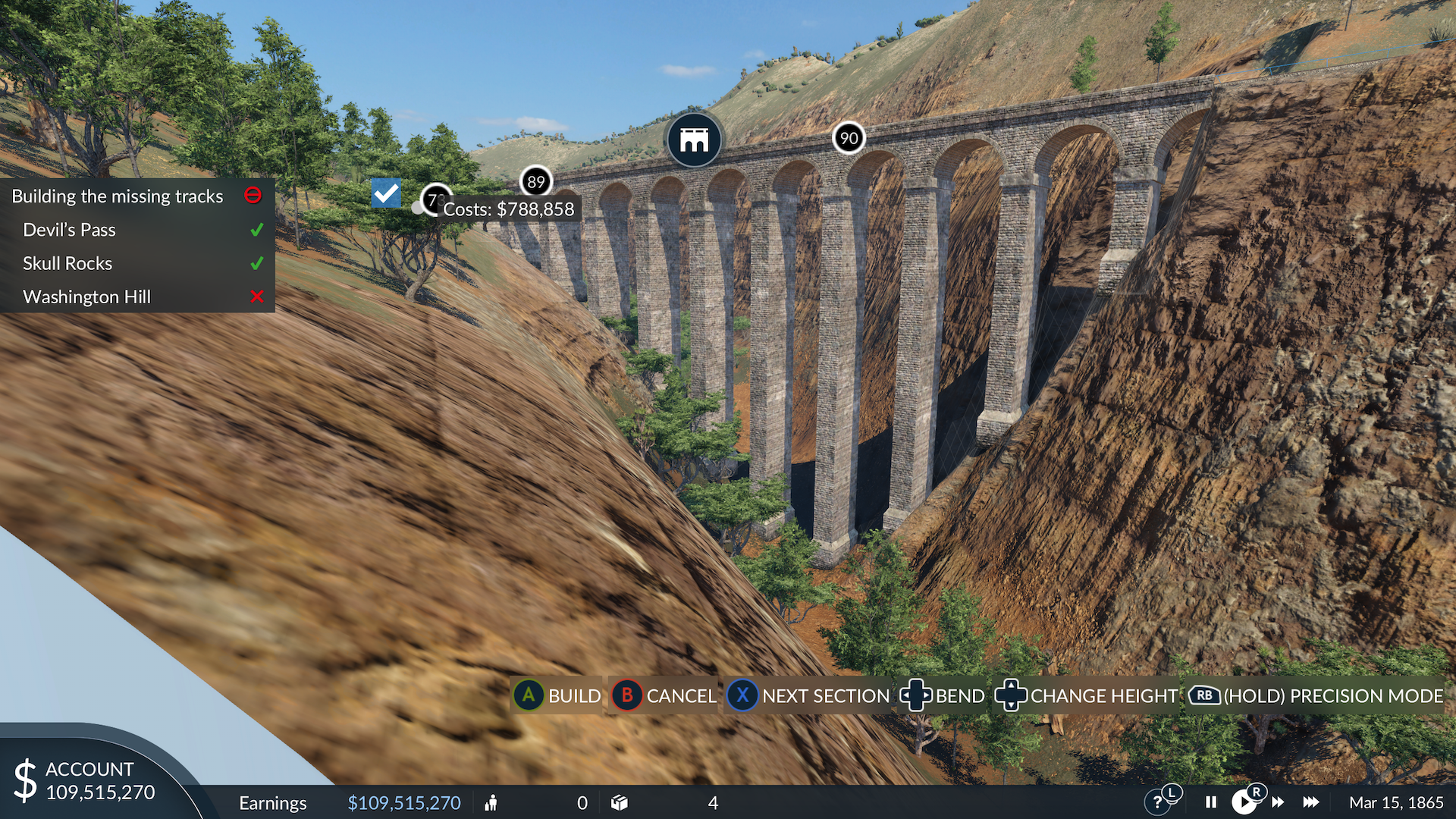Switch to triple fast-forward speed
Viewport: 1456px width, 819px height.
point(1311,802)
